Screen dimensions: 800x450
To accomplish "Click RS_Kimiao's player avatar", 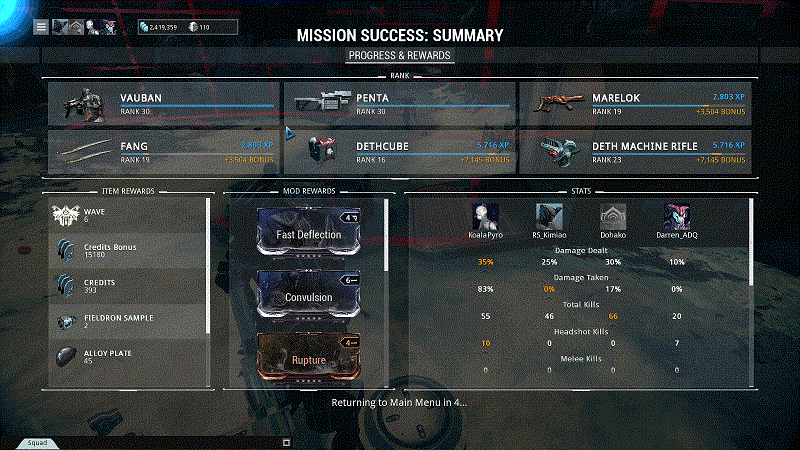I will (549, 217).
